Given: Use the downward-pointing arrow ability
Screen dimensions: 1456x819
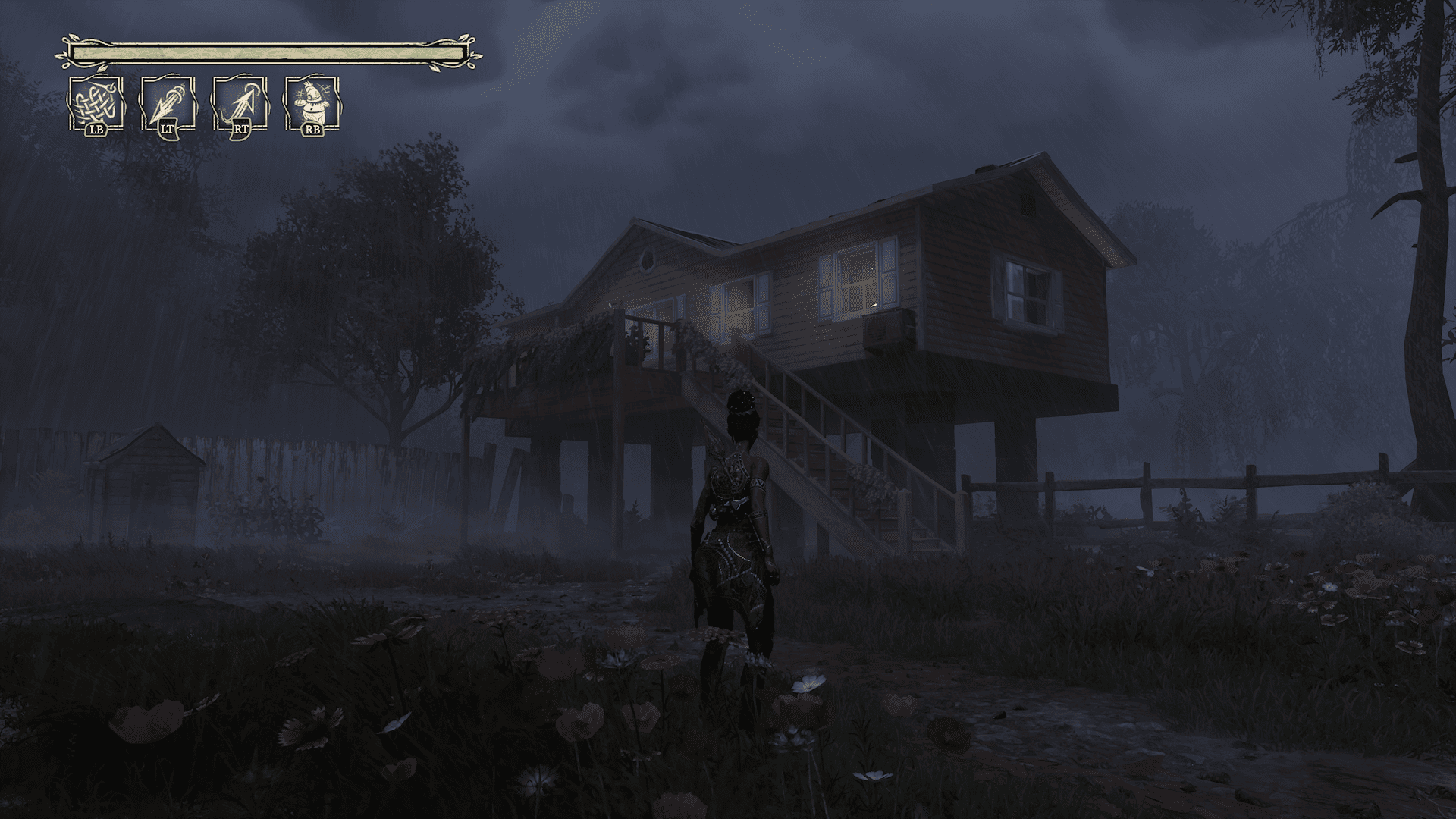Looking at the screenshot, I should pos(168,103).
